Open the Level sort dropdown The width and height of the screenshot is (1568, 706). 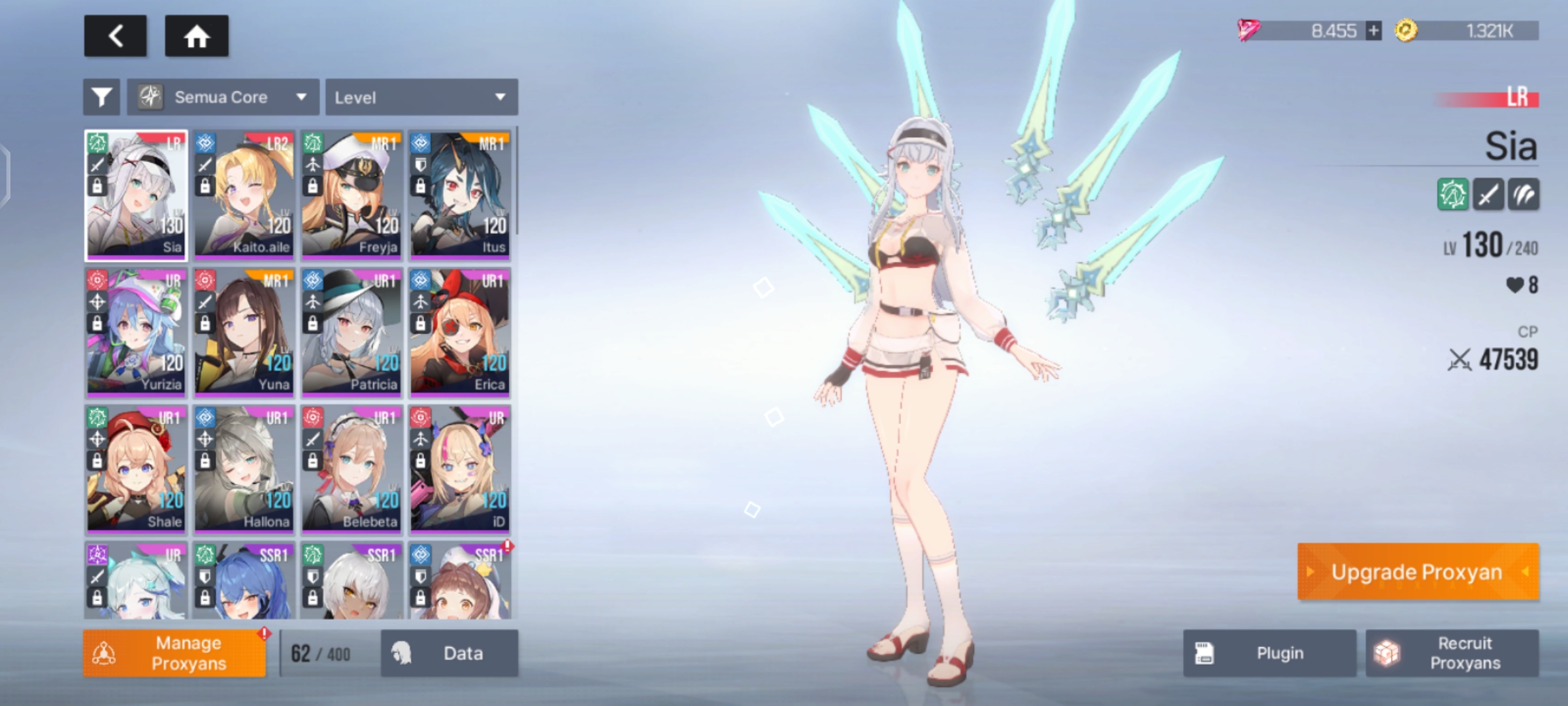(x=421, y=97)
